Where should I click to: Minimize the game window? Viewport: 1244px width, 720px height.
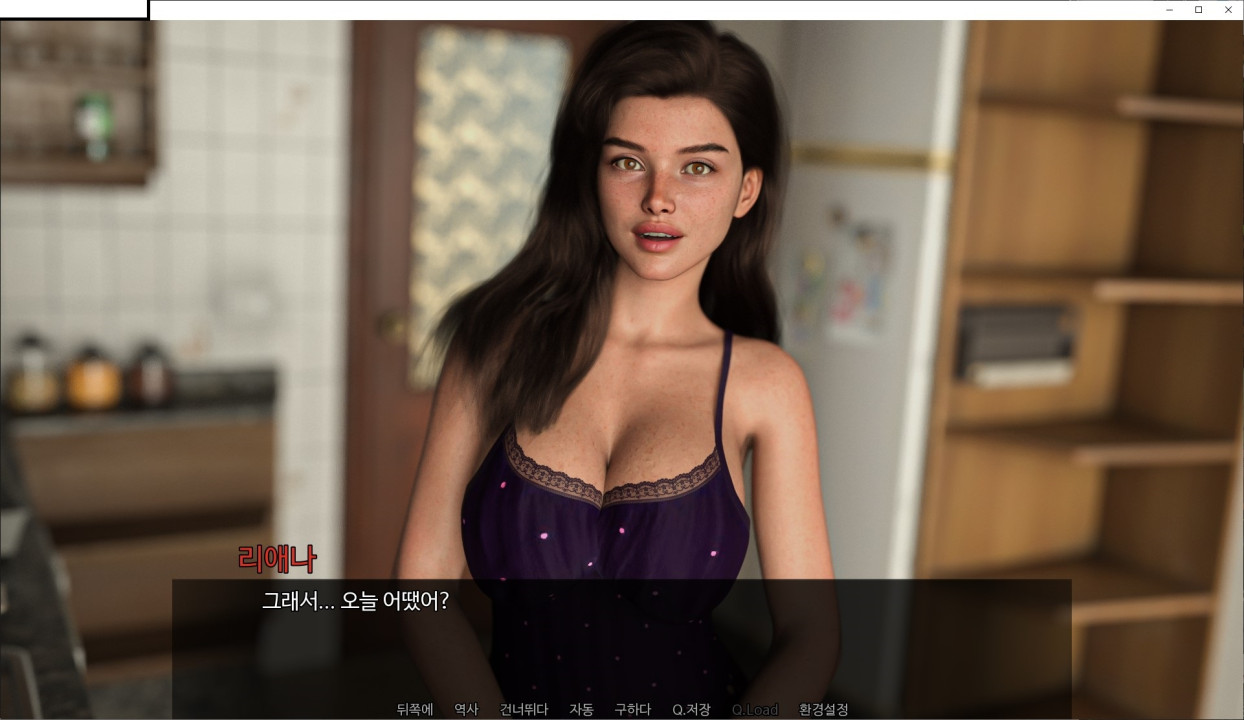point(1169,10)
